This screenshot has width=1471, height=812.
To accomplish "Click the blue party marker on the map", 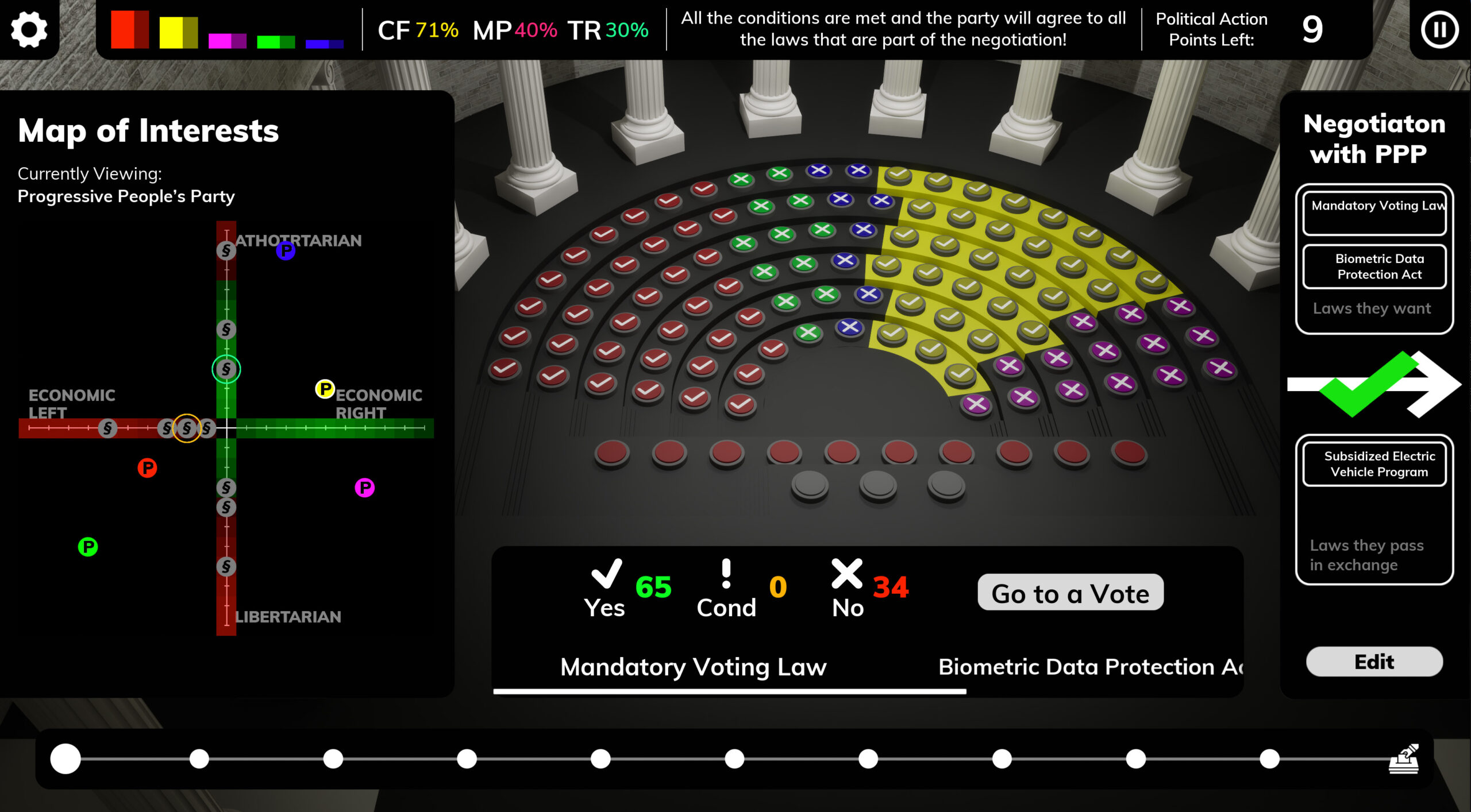I will click(x=286, y=250).
